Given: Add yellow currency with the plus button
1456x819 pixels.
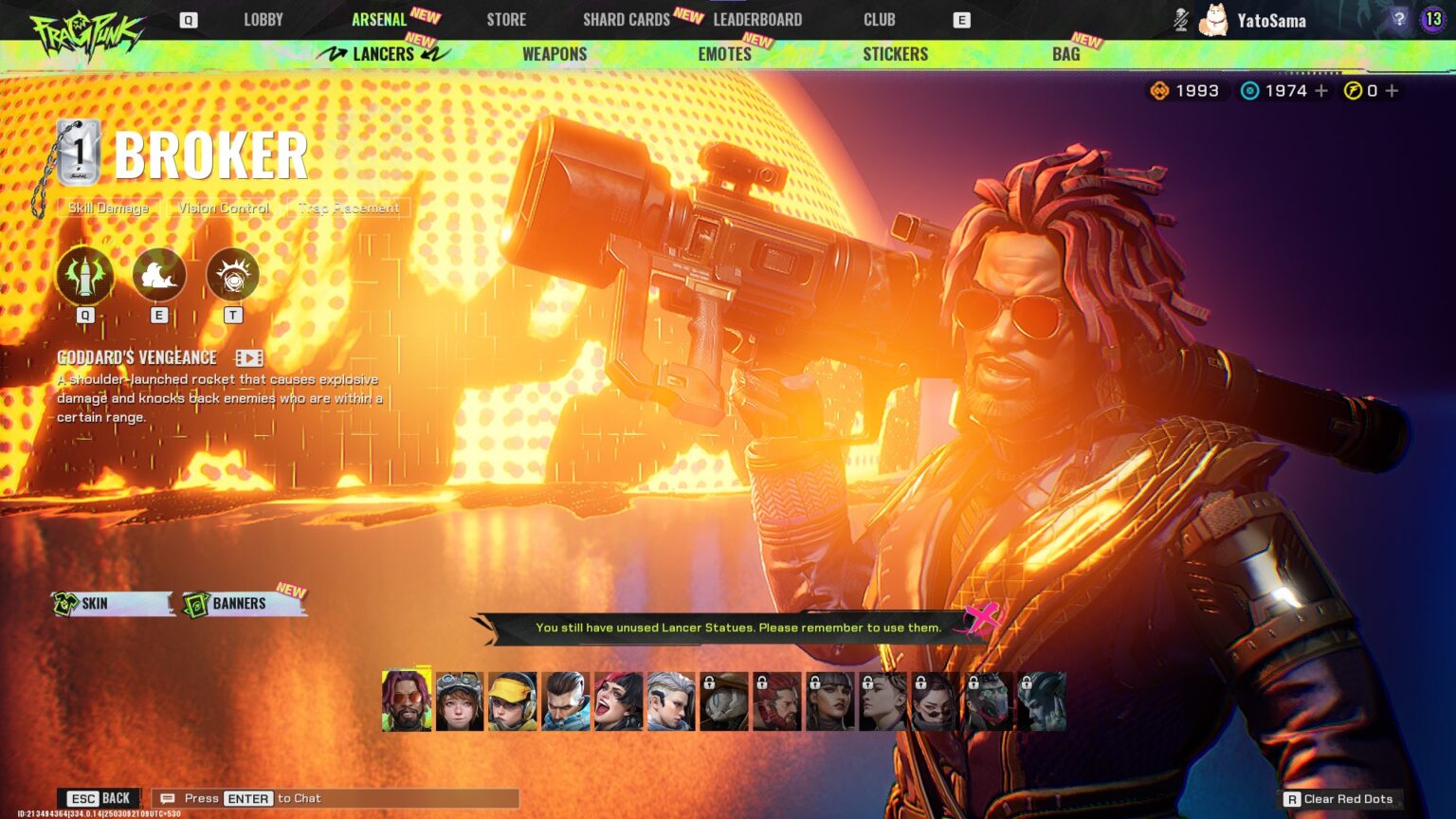Looking at the screenshot, I should [x=1392, y=91].
